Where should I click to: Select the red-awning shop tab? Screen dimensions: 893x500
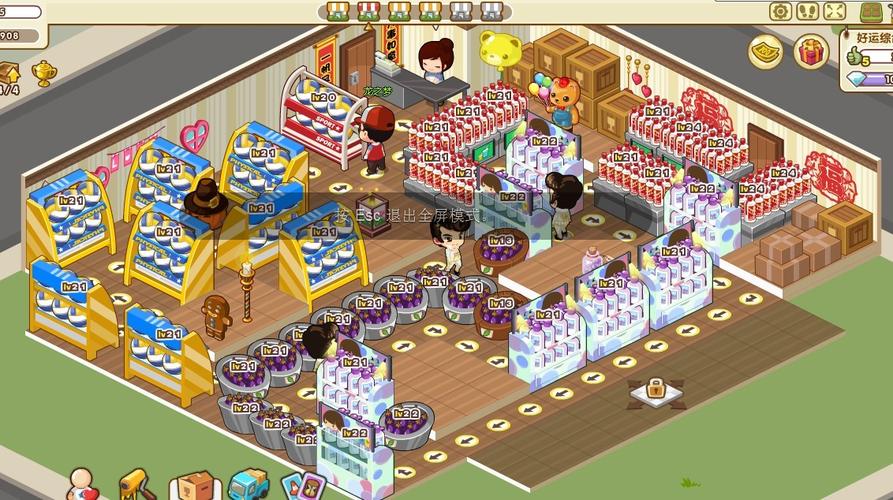[370, 11]
